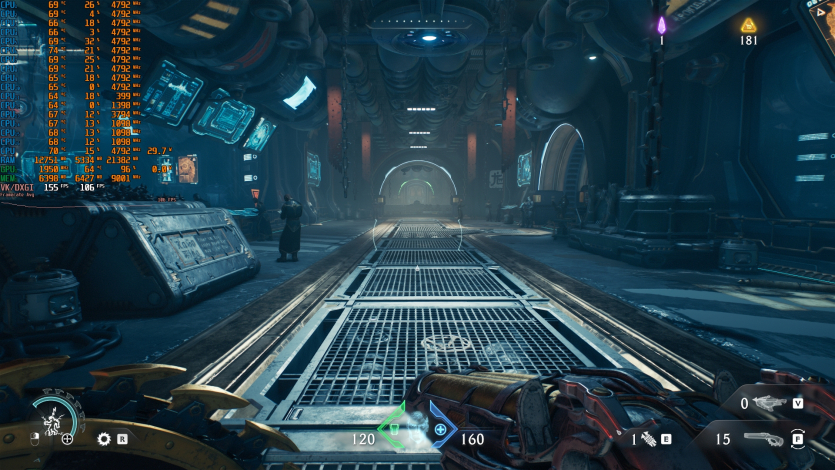Select the pistol weapon icon
The width and height of the screenshot is (835, 470).
[762, 438]
